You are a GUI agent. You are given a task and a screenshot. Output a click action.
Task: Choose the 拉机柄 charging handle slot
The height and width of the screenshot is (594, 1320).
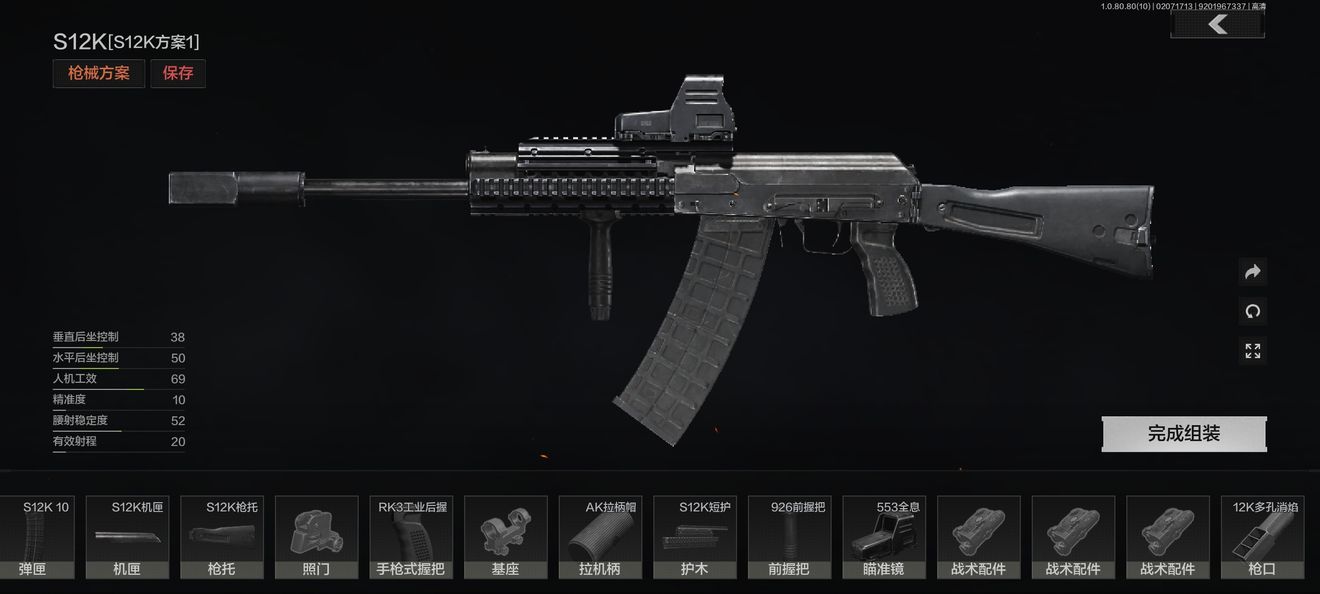599,538
